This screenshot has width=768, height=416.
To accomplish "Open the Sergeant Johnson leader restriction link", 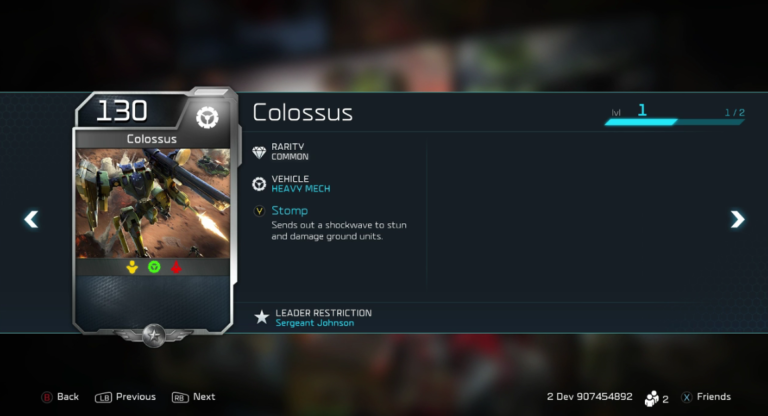I will point(314,323).
